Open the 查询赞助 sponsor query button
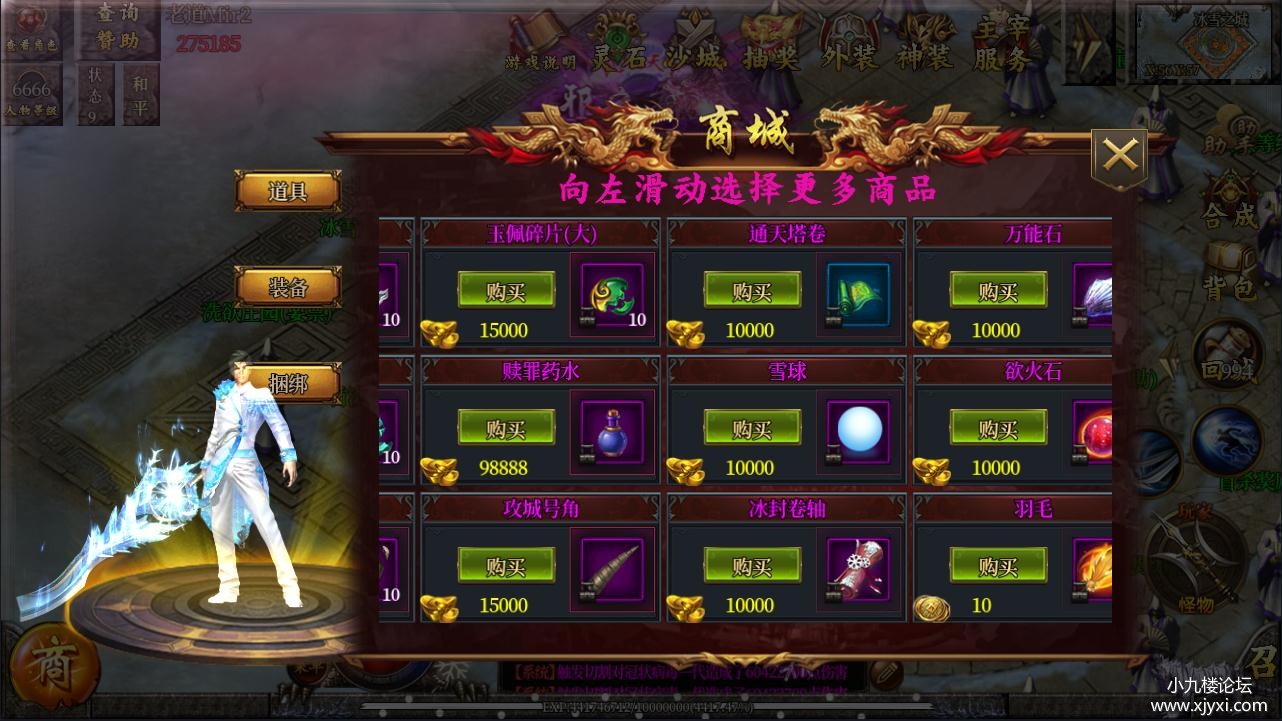 pos(118,27)
